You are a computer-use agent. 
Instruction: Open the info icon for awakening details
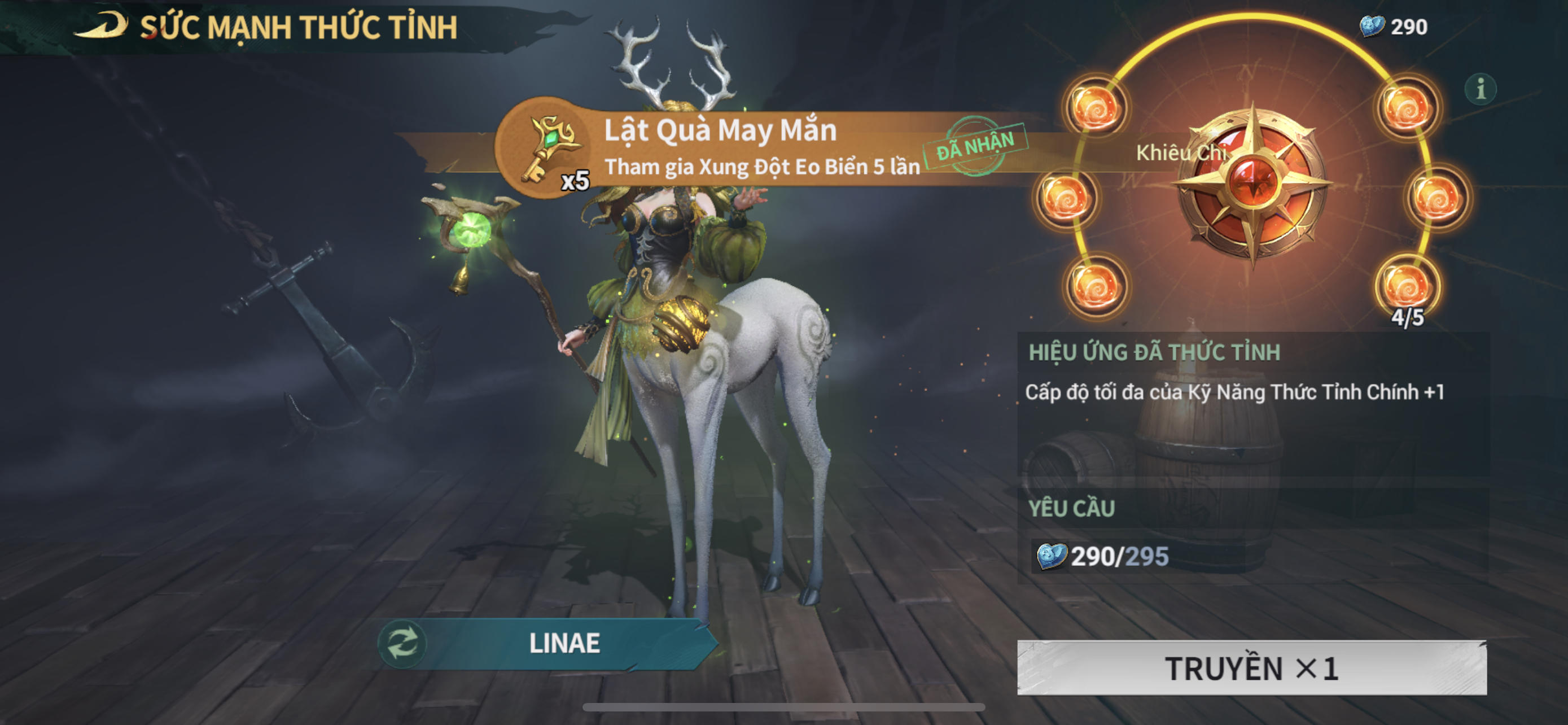[1480, 89]
